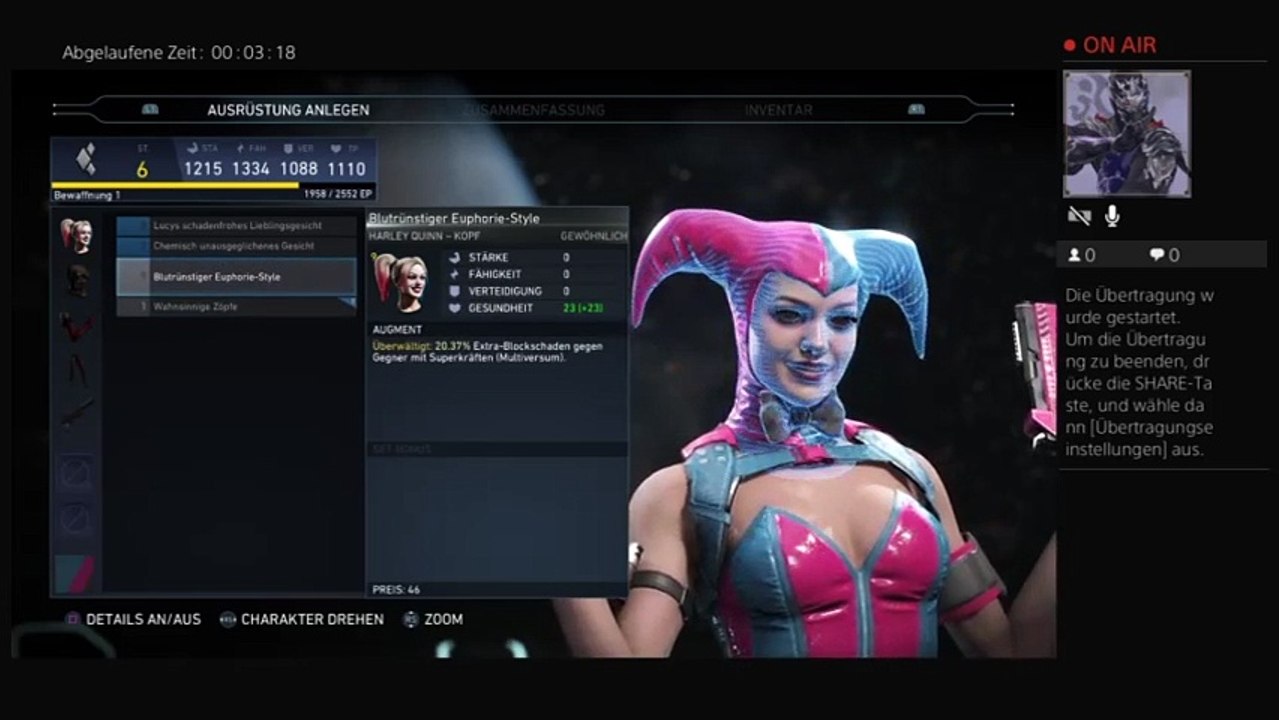Toggle the broadcast microphone icon

[x=1111, y=216]
